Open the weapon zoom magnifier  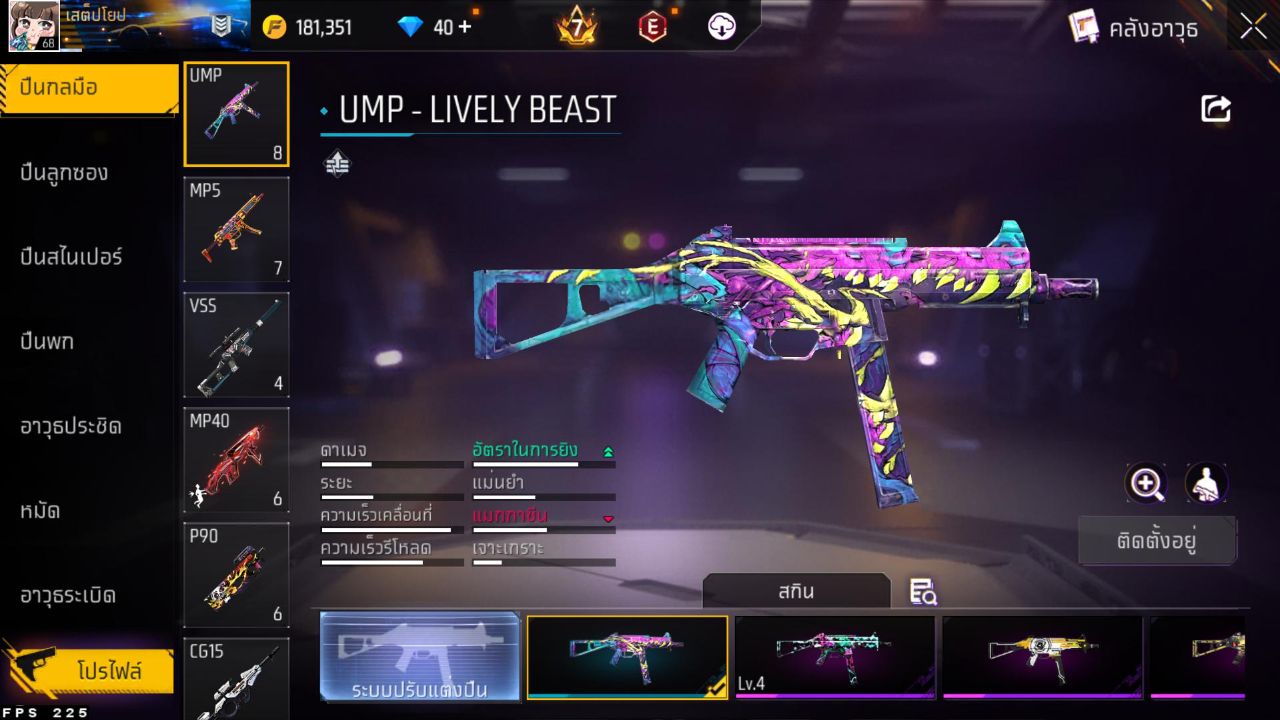[1146, 484]
